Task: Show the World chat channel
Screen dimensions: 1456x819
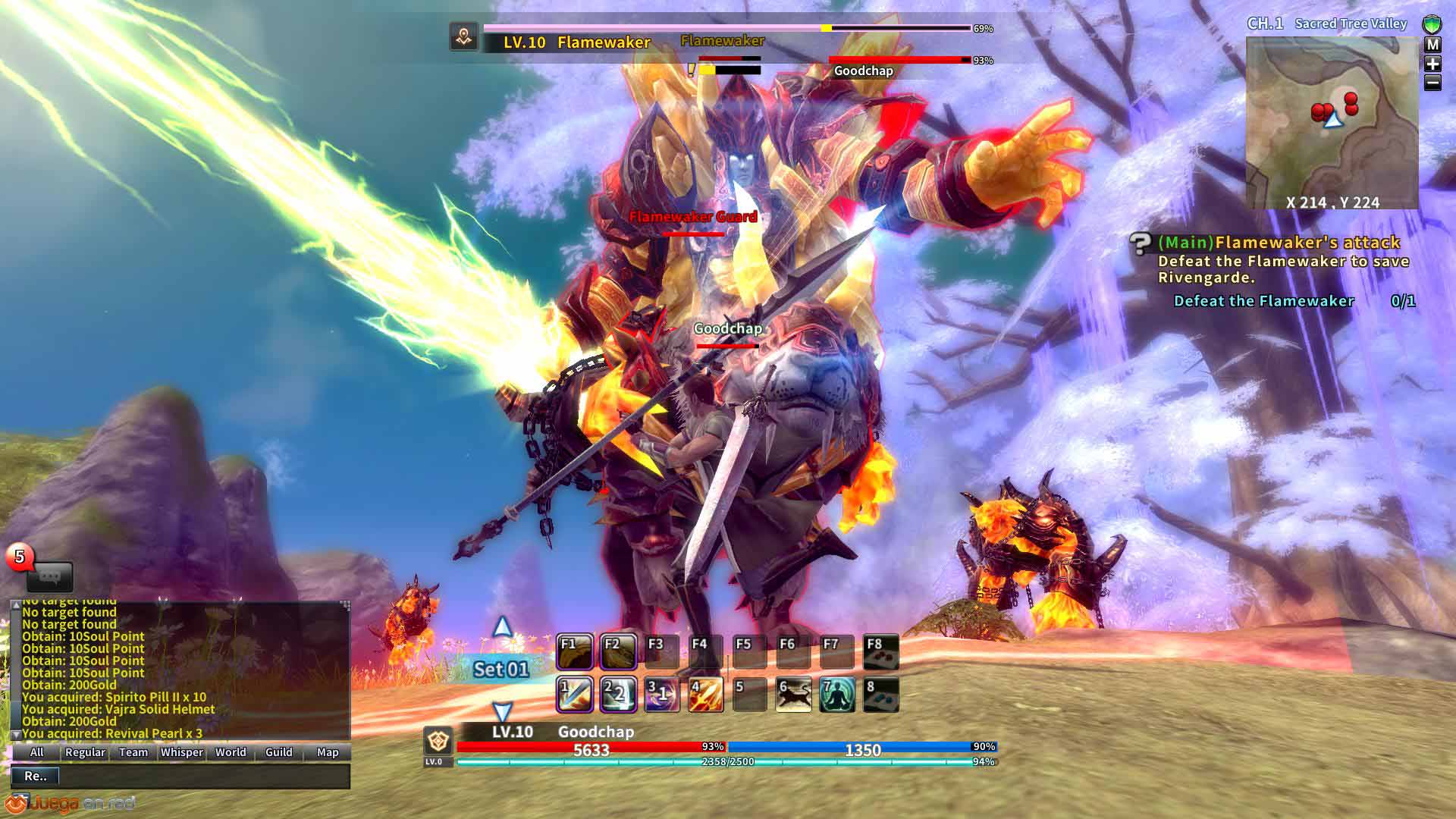Action: 231,752
